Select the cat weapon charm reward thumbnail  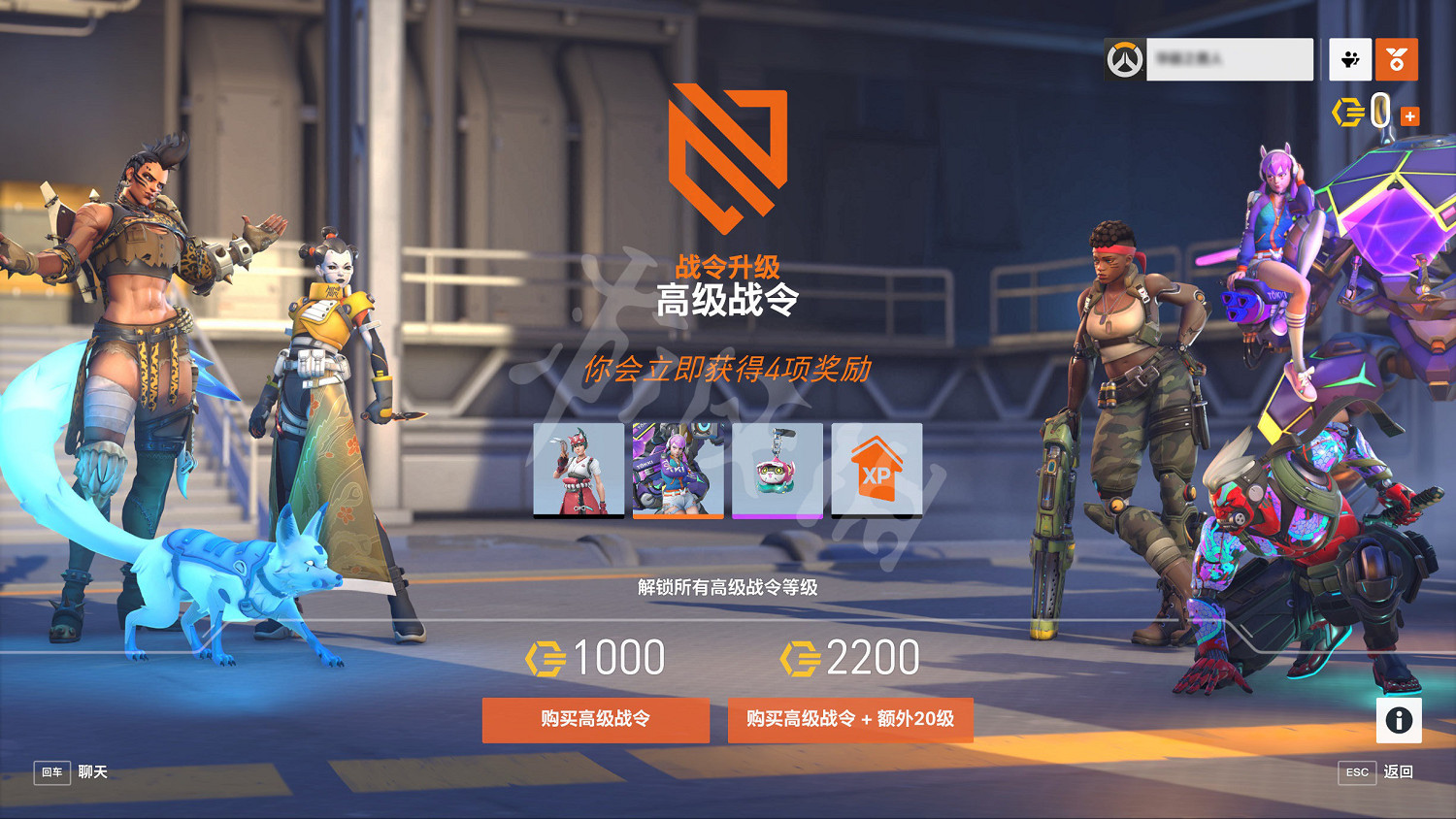coord(778,470)
